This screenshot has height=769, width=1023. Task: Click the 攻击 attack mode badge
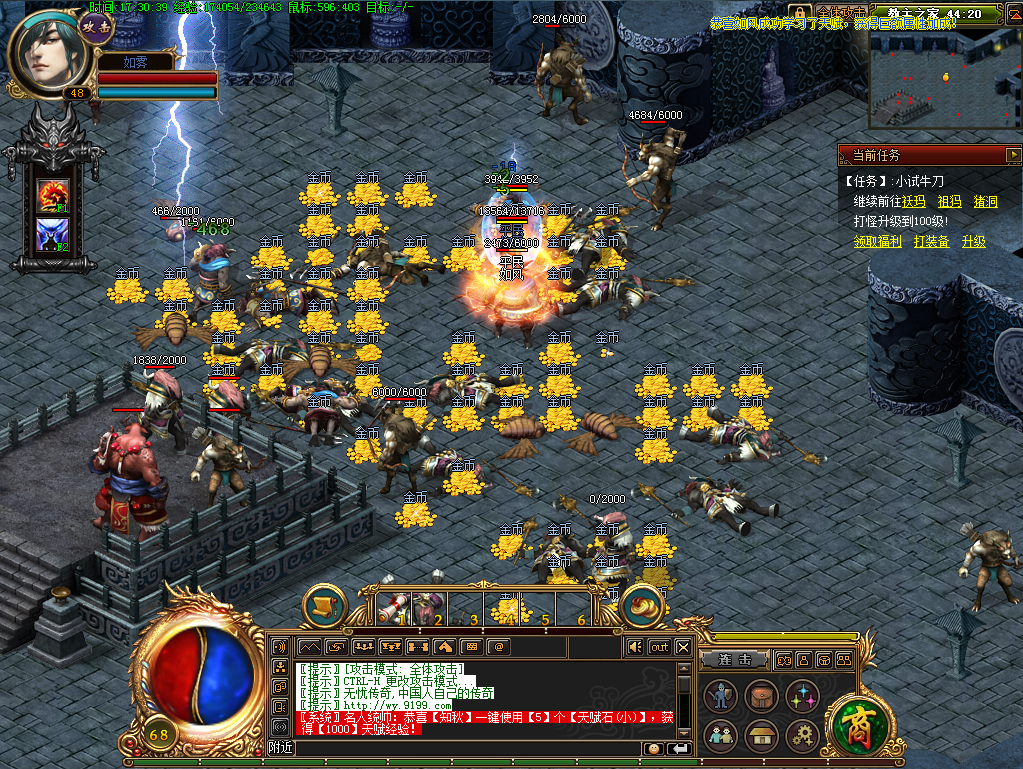click(x=97, y=27)
